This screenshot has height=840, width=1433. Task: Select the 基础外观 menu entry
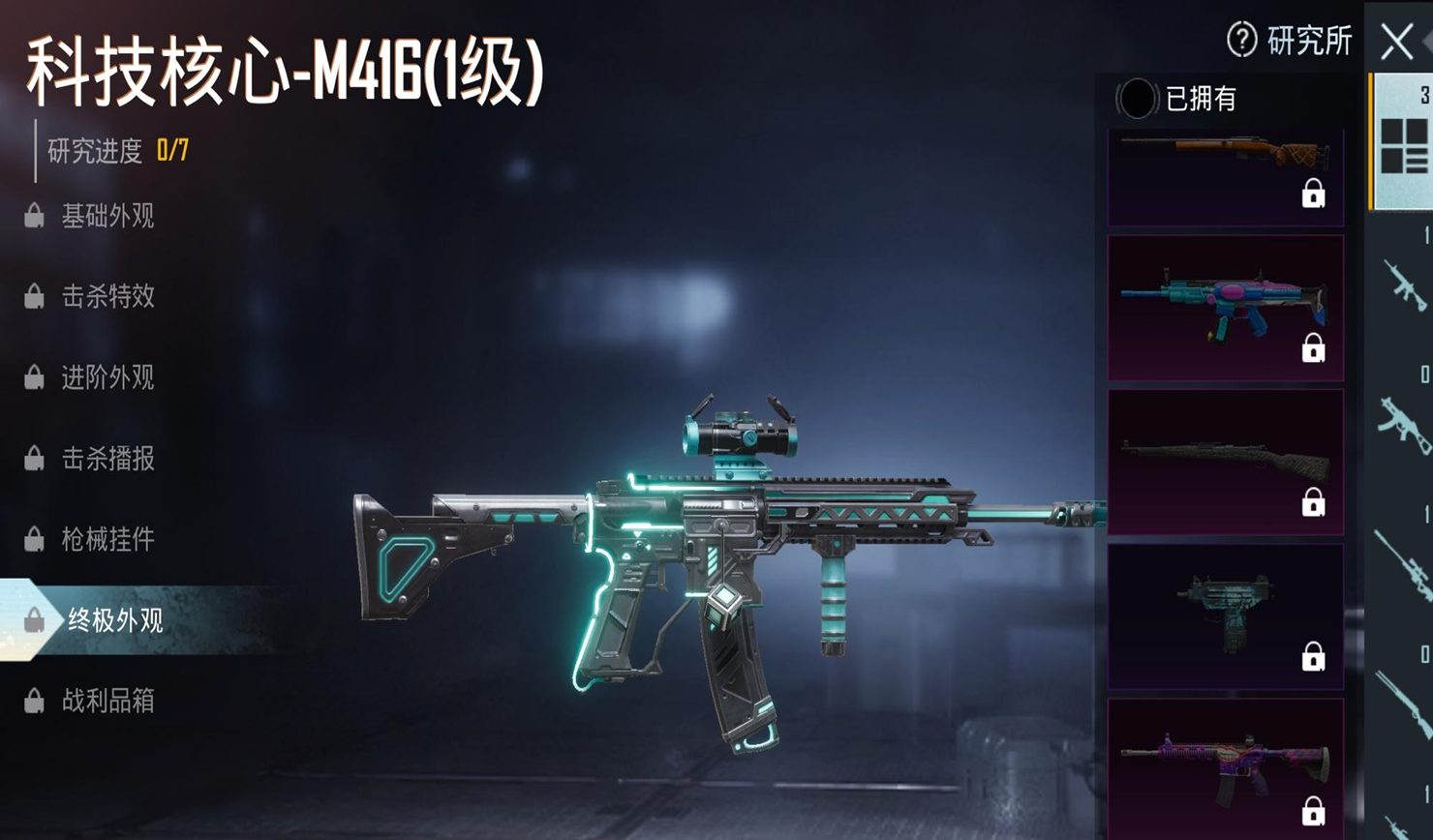coord(107,216)
